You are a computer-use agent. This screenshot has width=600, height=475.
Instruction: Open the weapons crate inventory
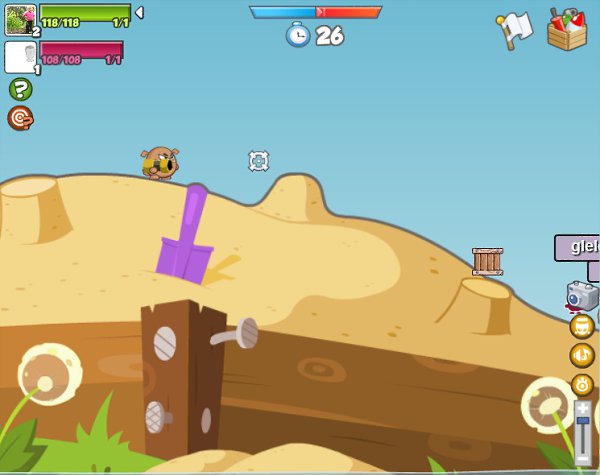click(x=567, y=28)
